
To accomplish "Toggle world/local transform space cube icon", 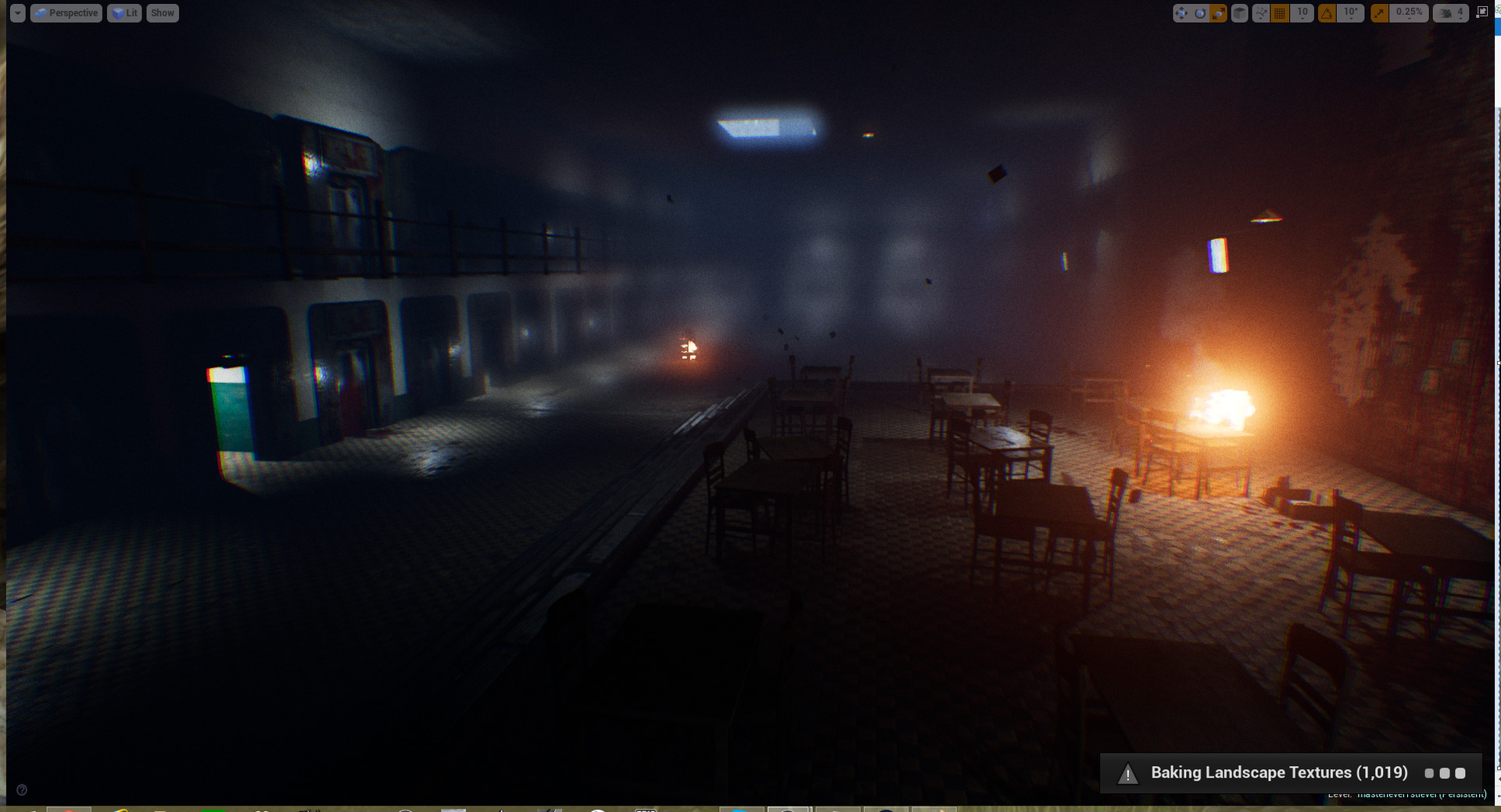I will click(1239, 13).
